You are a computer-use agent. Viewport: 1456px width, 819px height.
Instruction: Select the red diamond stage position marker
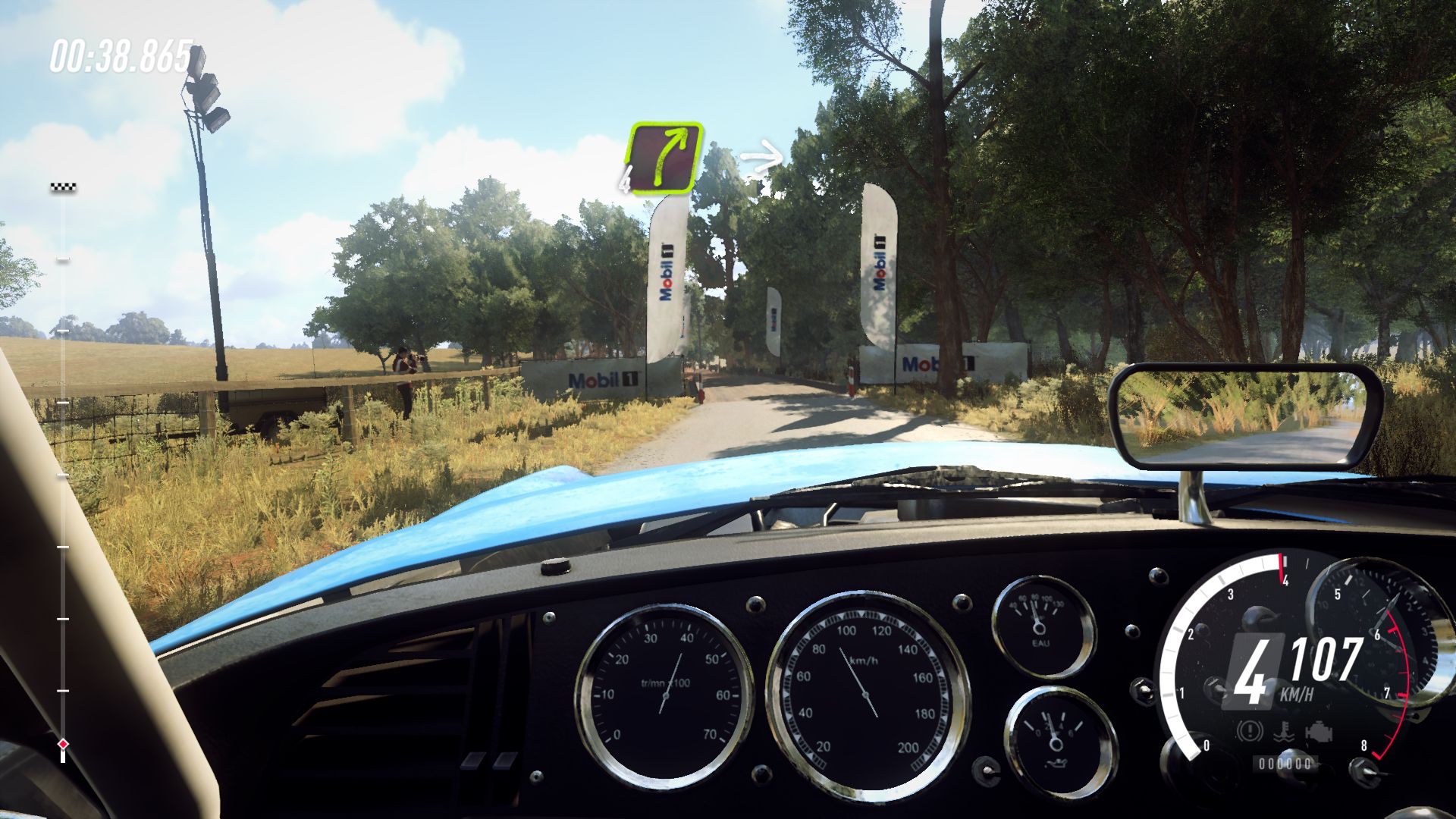(63, 744)
